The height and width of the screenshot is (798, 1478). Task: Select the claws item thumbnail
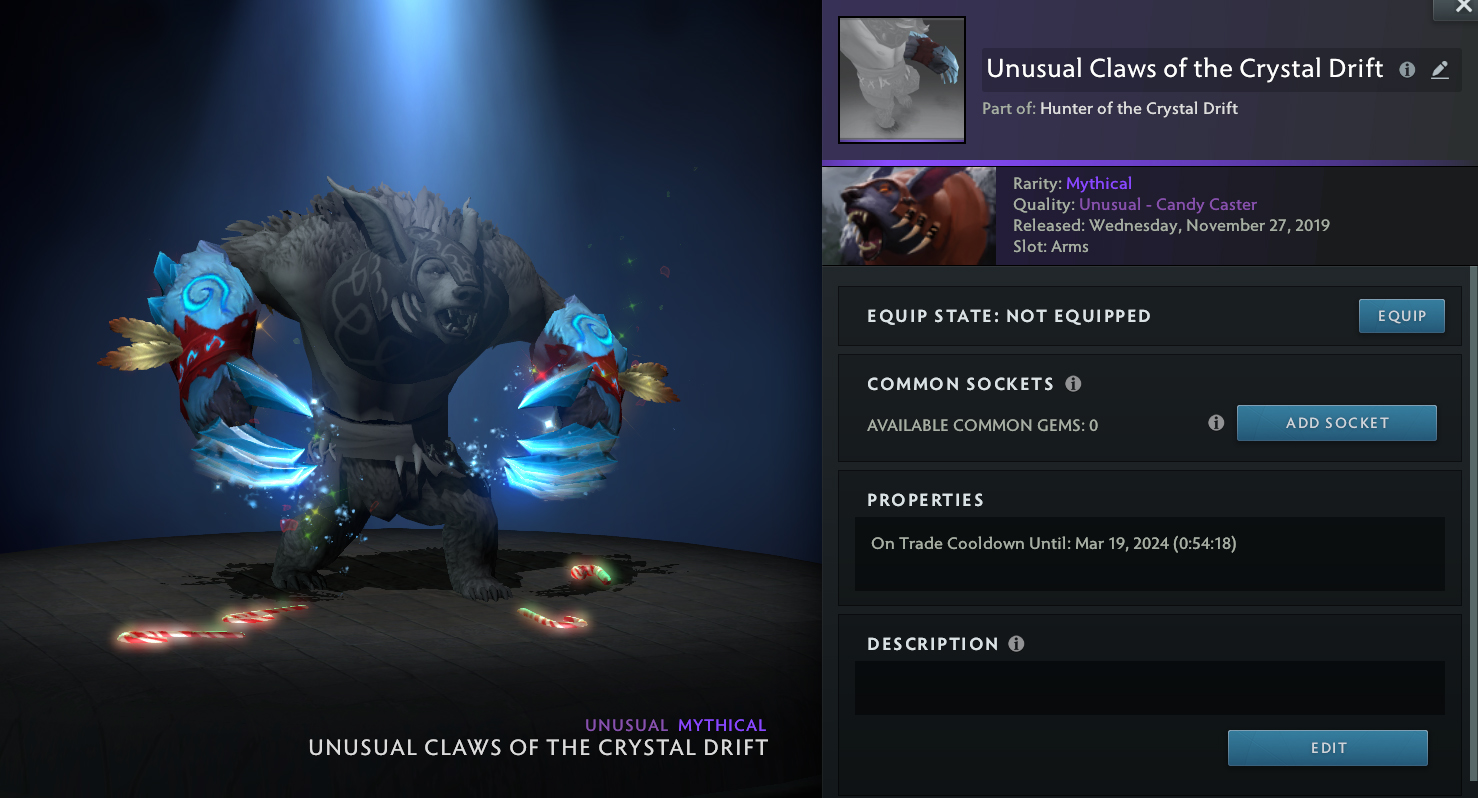[x=901, y=80]
